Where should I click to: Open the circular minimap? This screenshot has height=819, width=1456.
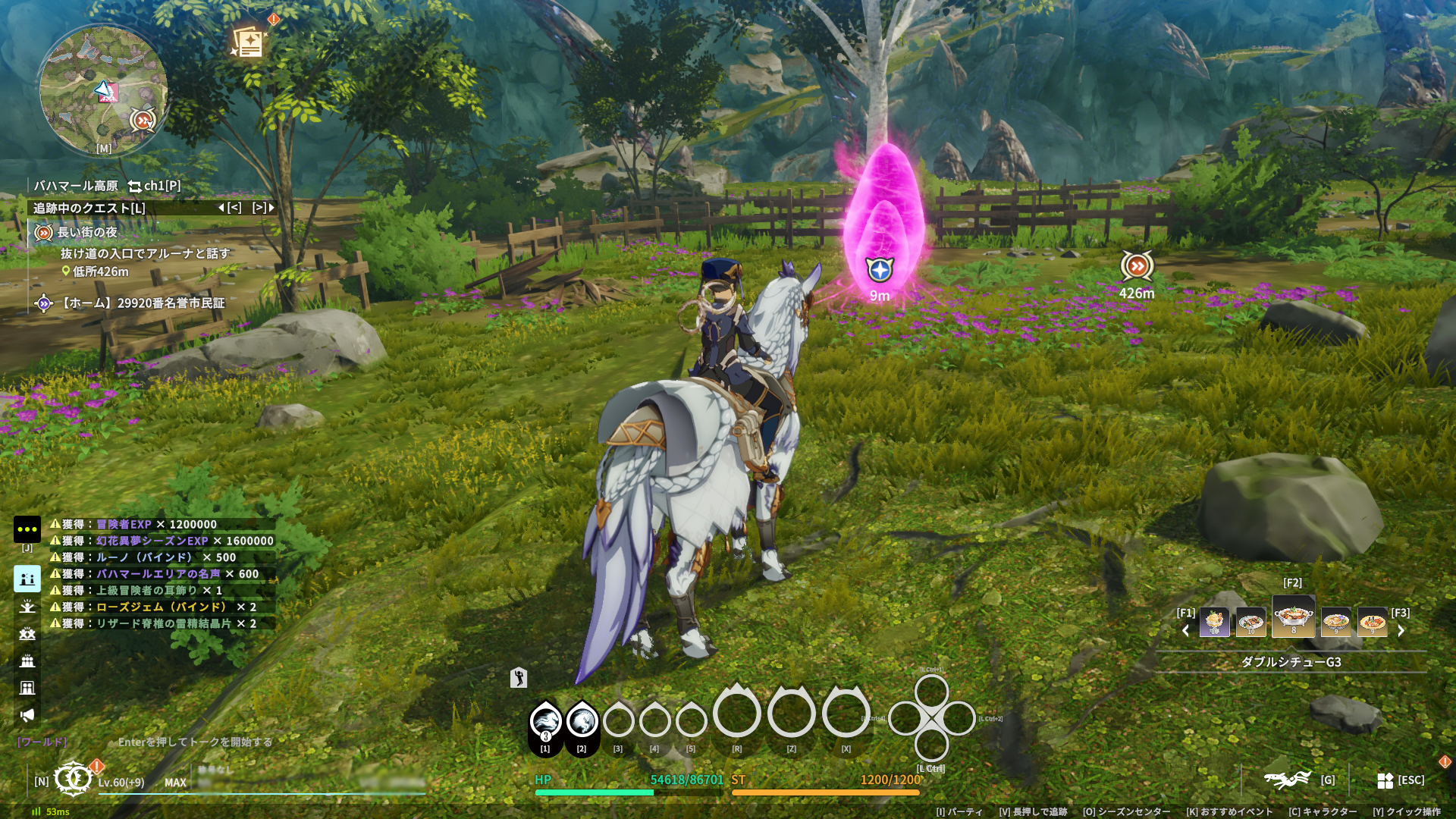click(x=103, y=90)
